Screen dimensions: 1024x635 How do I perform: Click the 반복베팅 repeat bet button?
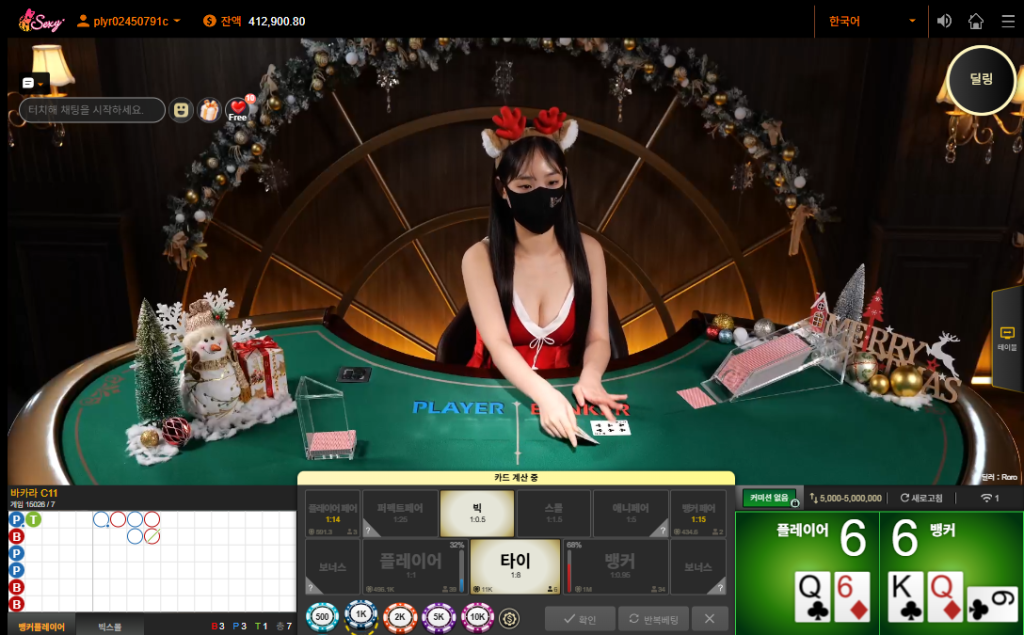[653, 619]
